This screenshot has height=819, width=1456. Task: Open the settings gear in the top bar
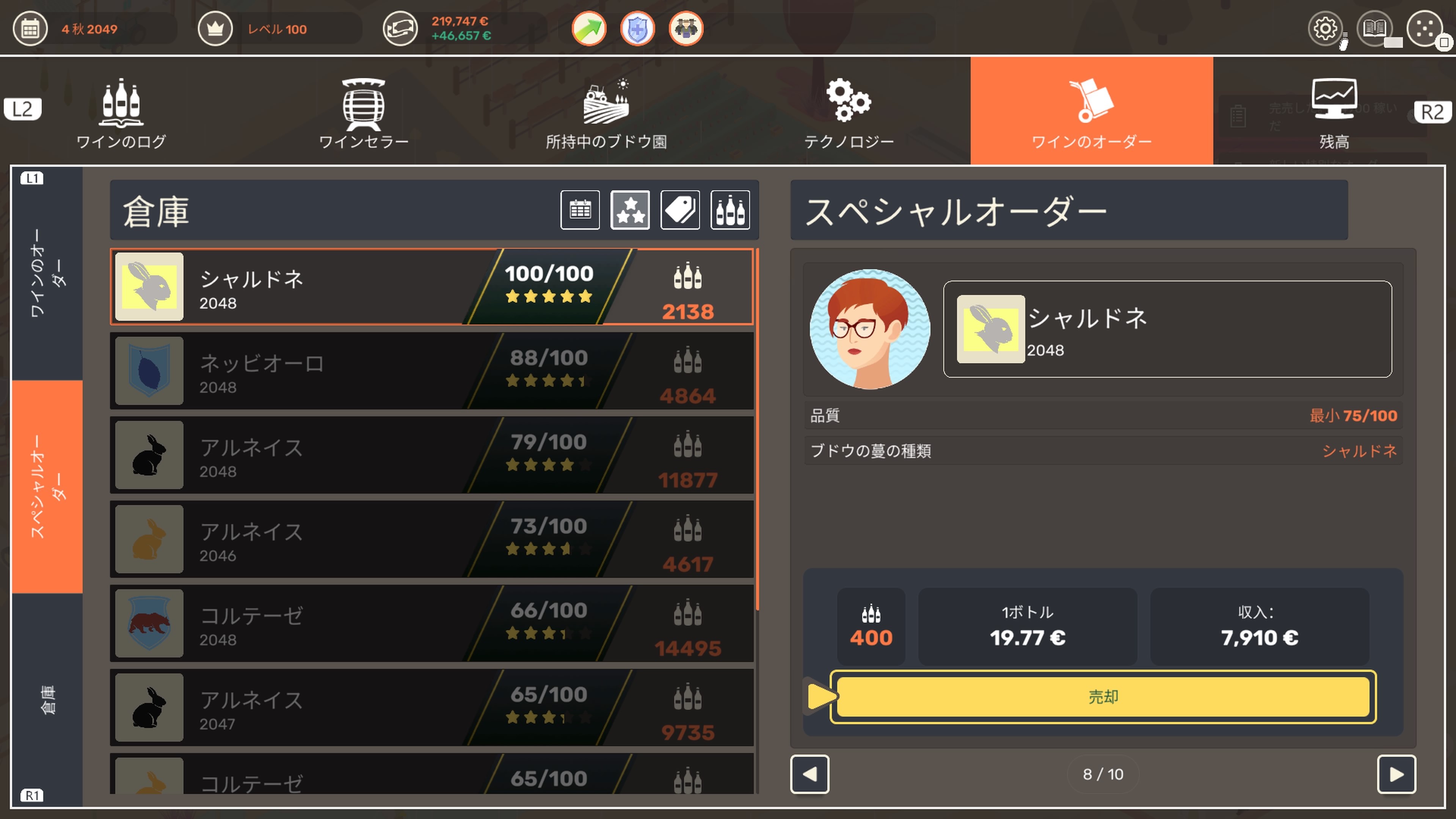[1326, 29]
